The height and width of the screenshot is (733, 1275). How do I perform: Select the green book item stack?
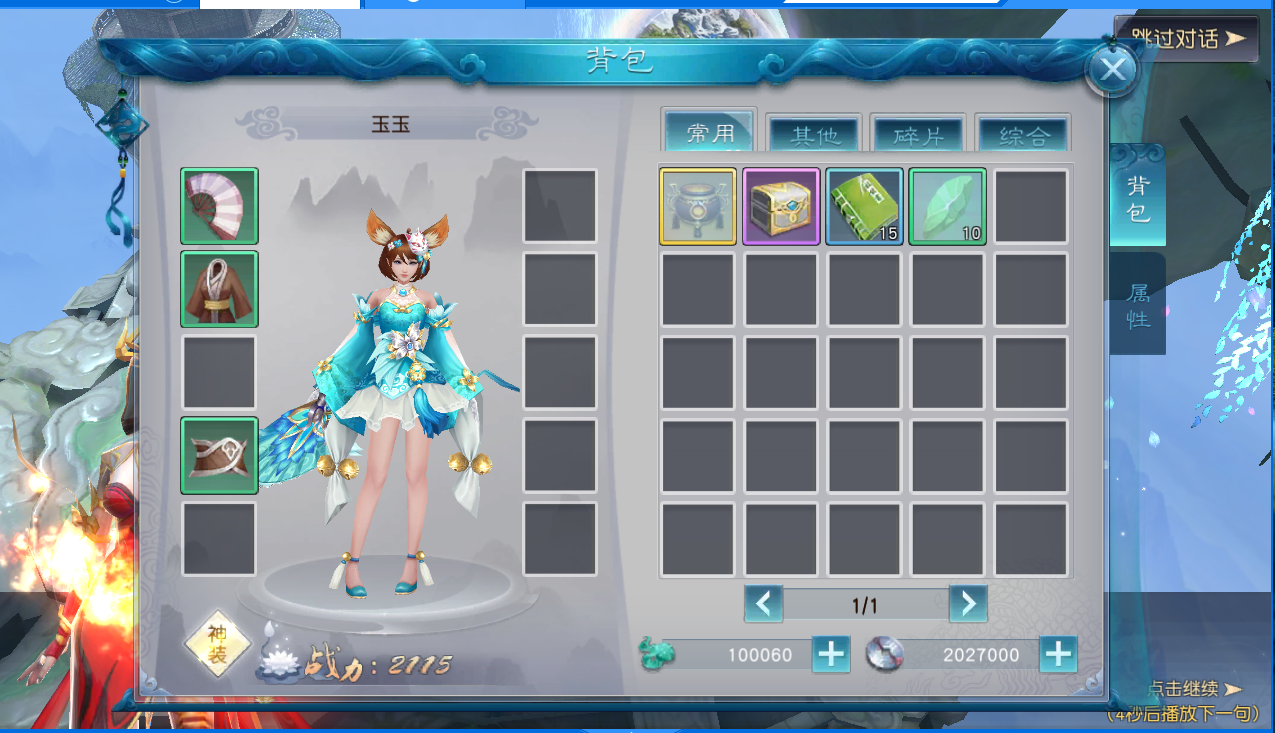[x=864, y=206]
